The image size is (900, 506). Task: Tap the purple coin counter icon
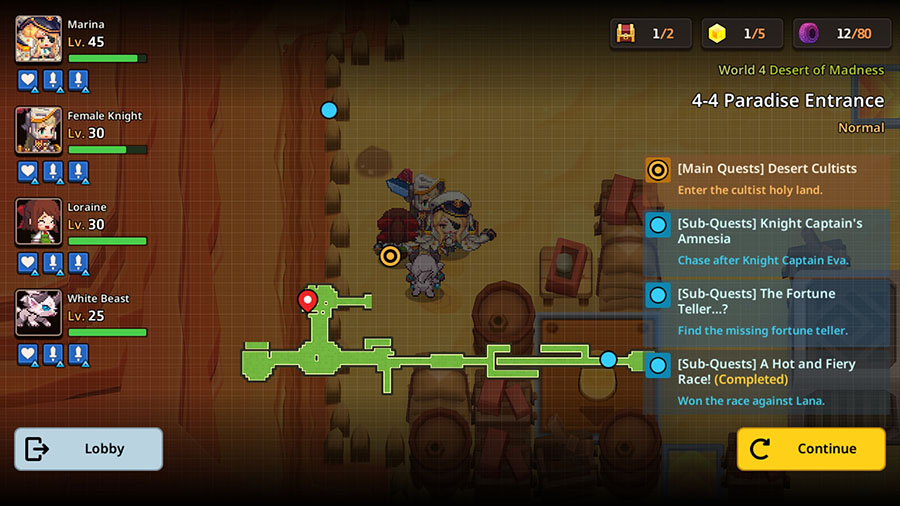[808, 34]
